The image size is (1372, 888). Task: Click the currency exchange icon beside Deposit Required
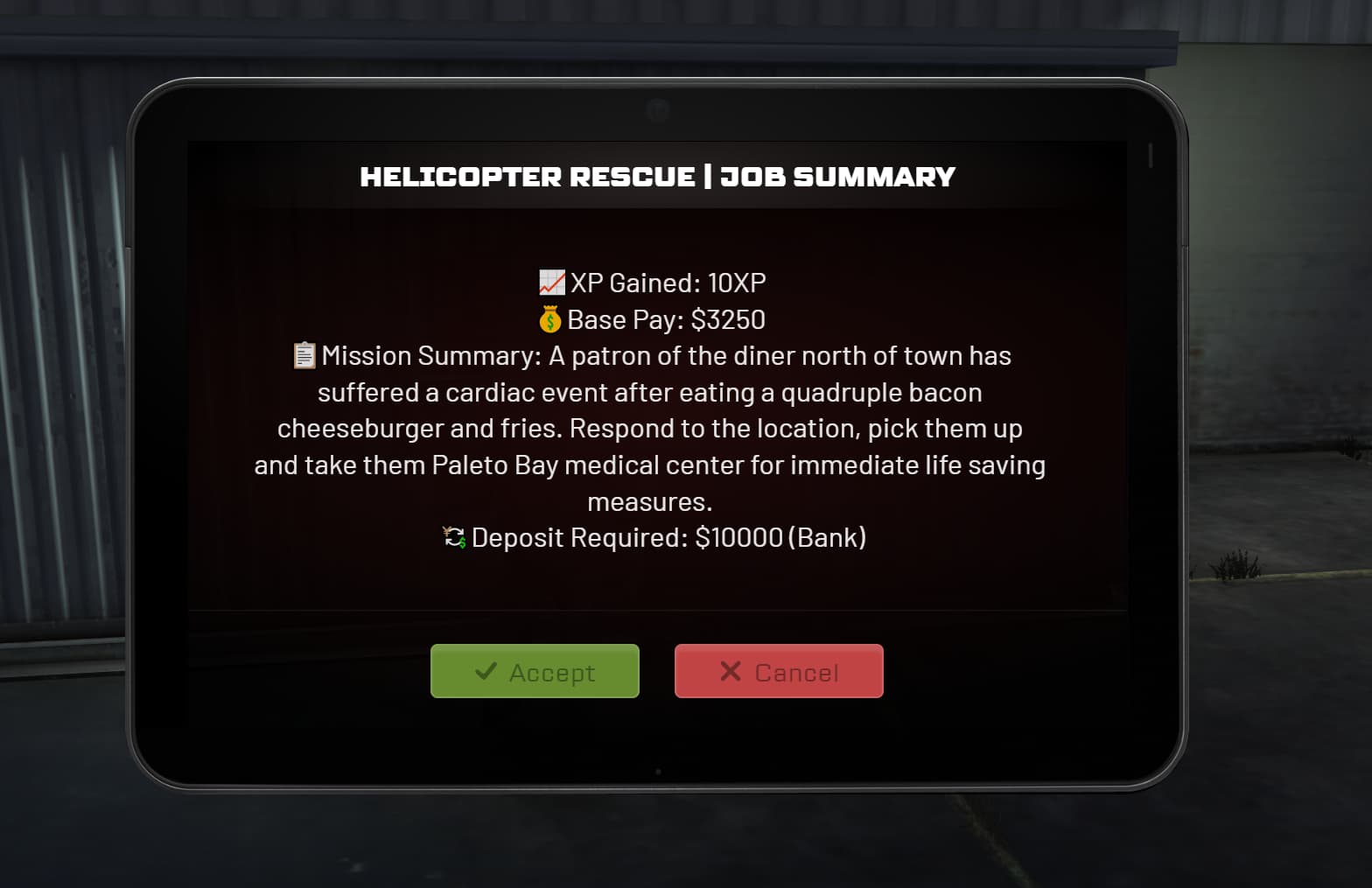point(452,537)
